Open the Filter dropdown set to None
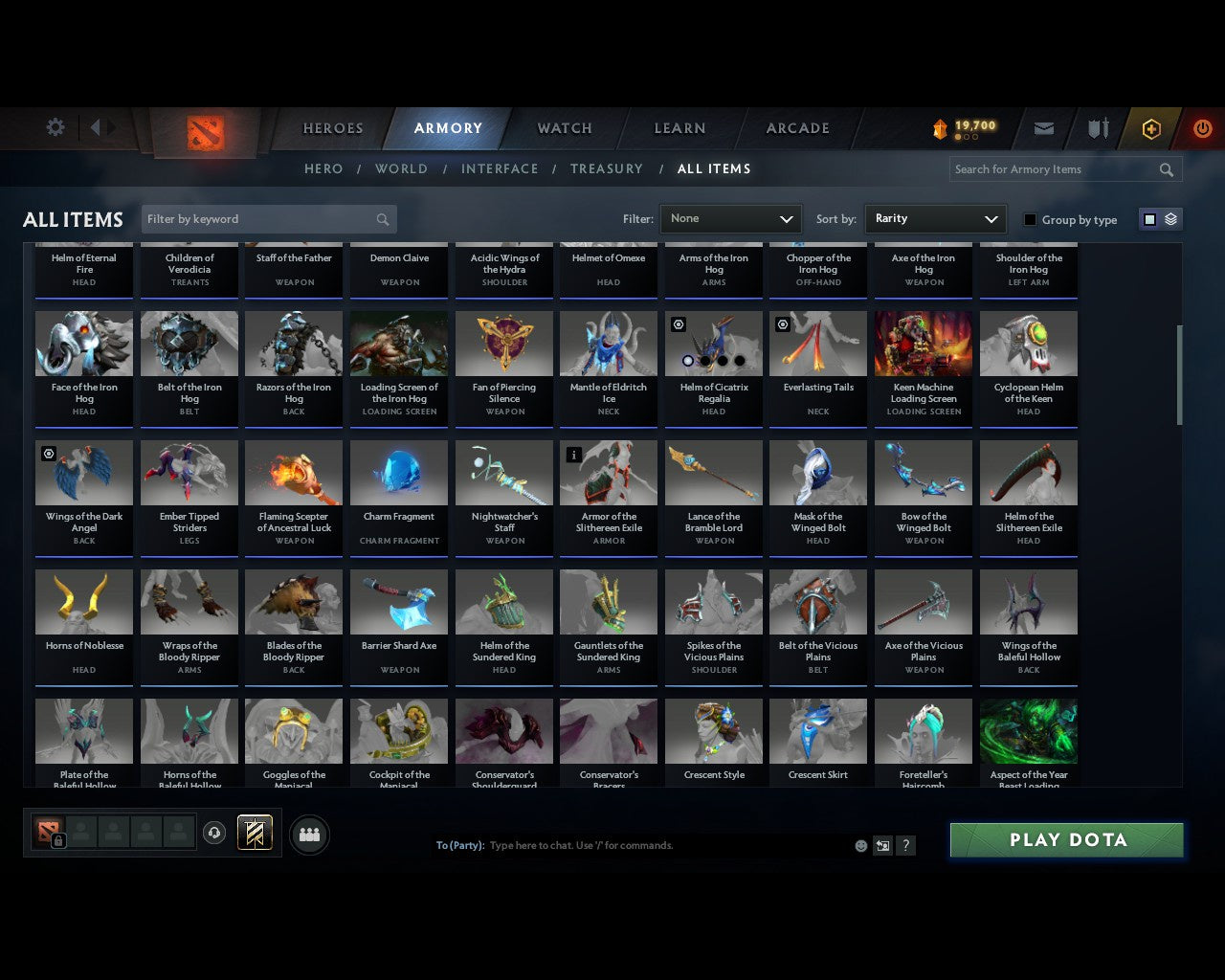Screen dimensions: 1225x980 tap(730, 218)
